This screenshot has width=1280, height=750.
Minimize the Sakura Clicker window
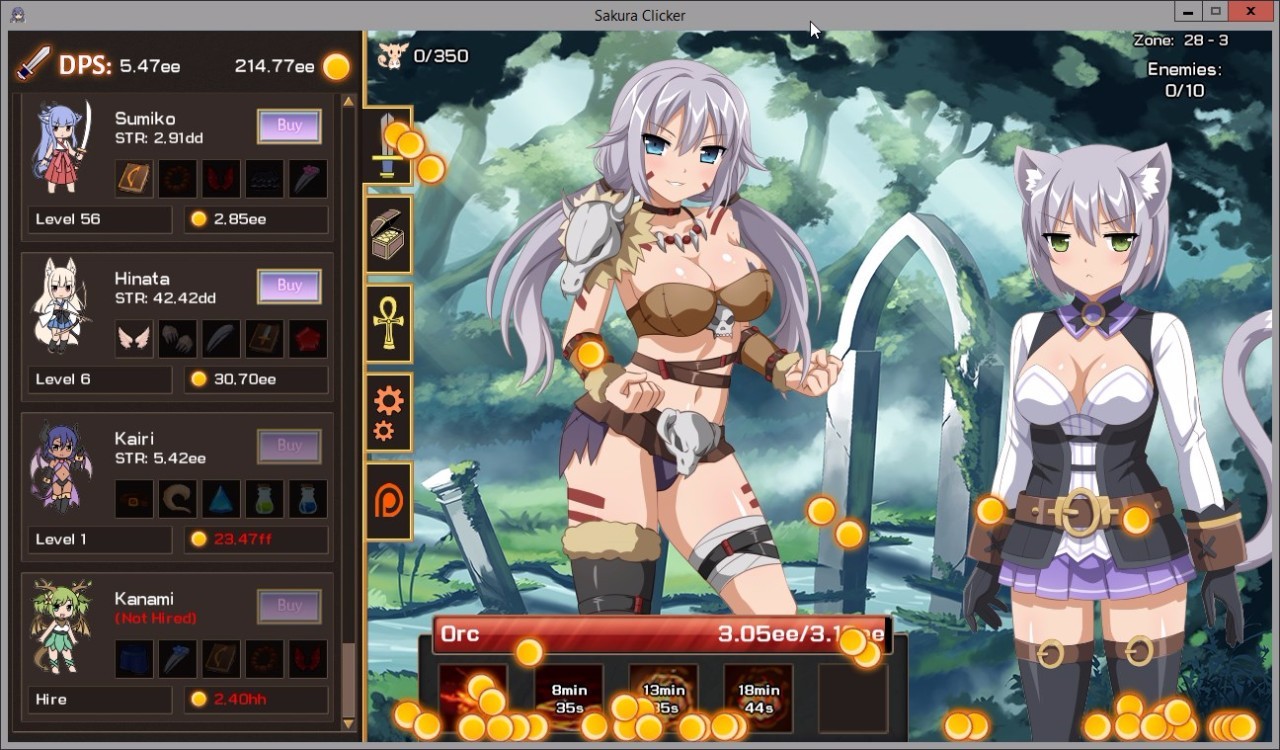click(1187, 12)
